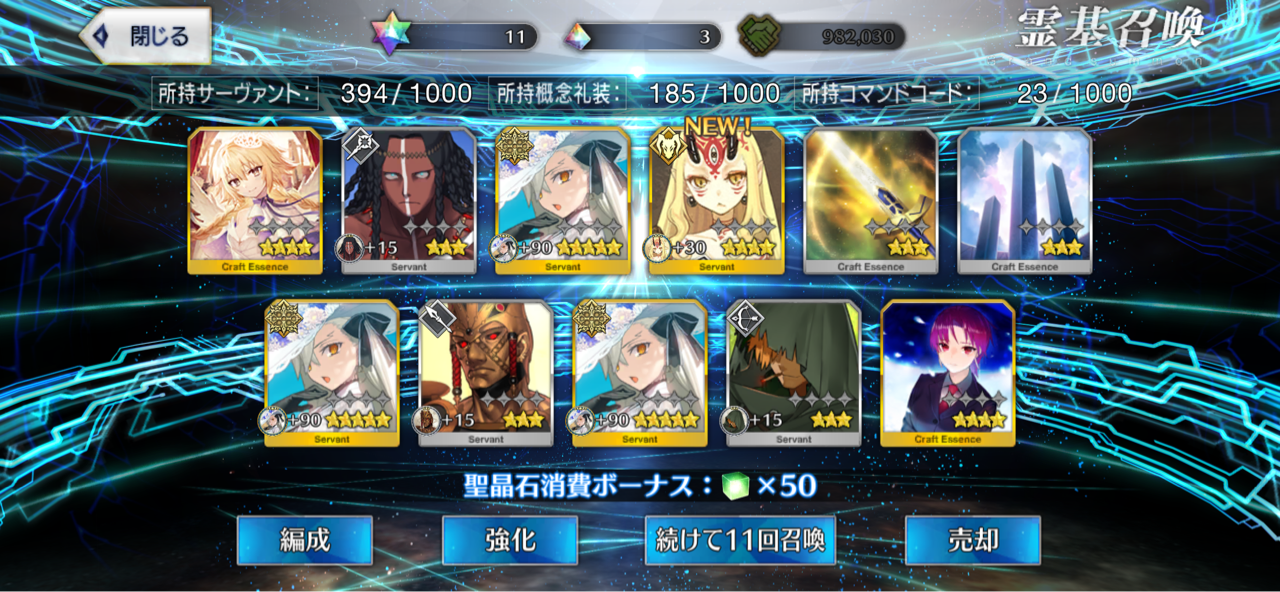View the NEW! blonde horned Servant card
Image resolution: width=1280 pixels, height=592 pixels.
point(717,200)
